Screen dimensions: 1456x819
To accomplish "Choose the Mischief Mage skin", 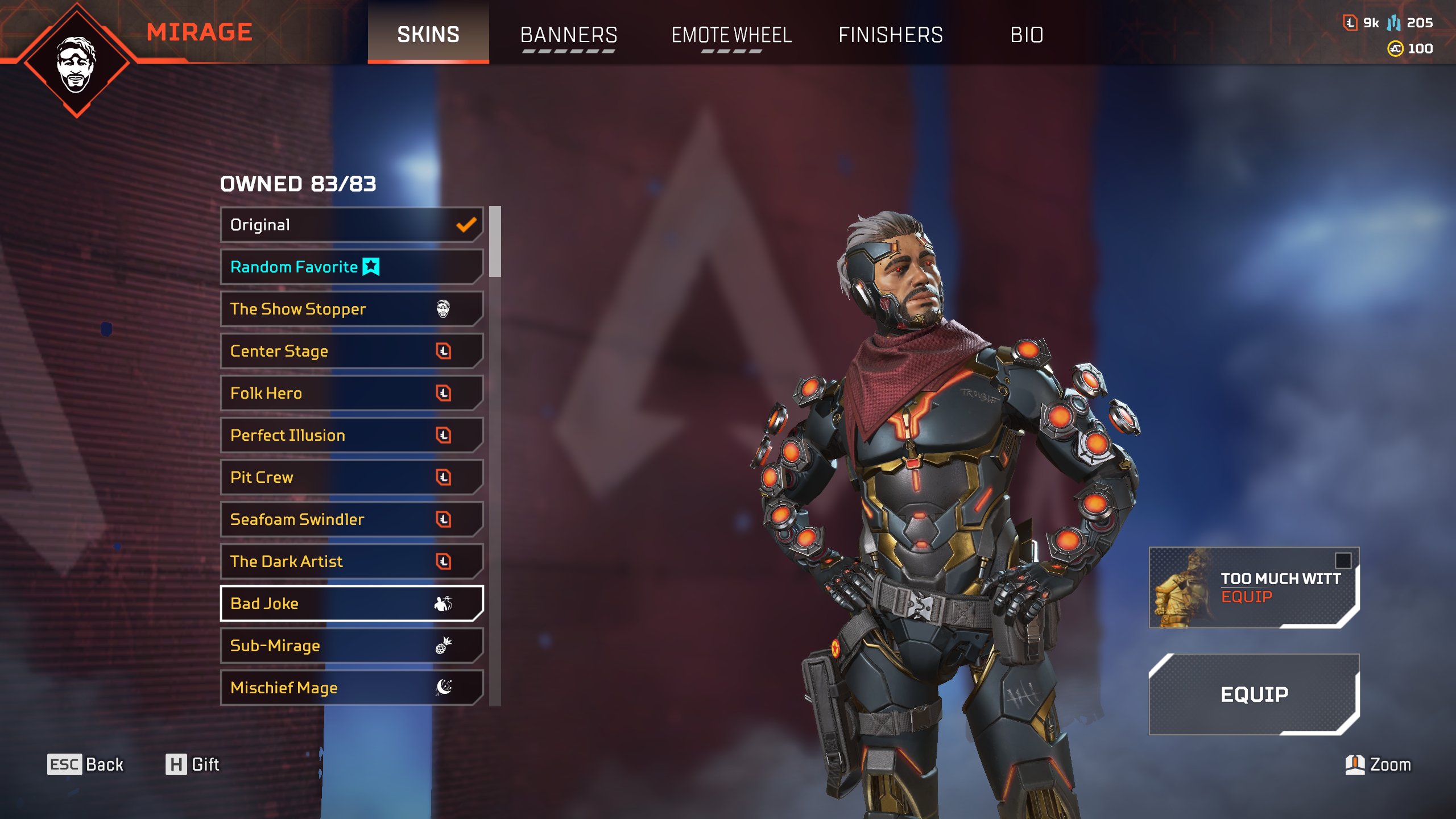I will 351,688.
